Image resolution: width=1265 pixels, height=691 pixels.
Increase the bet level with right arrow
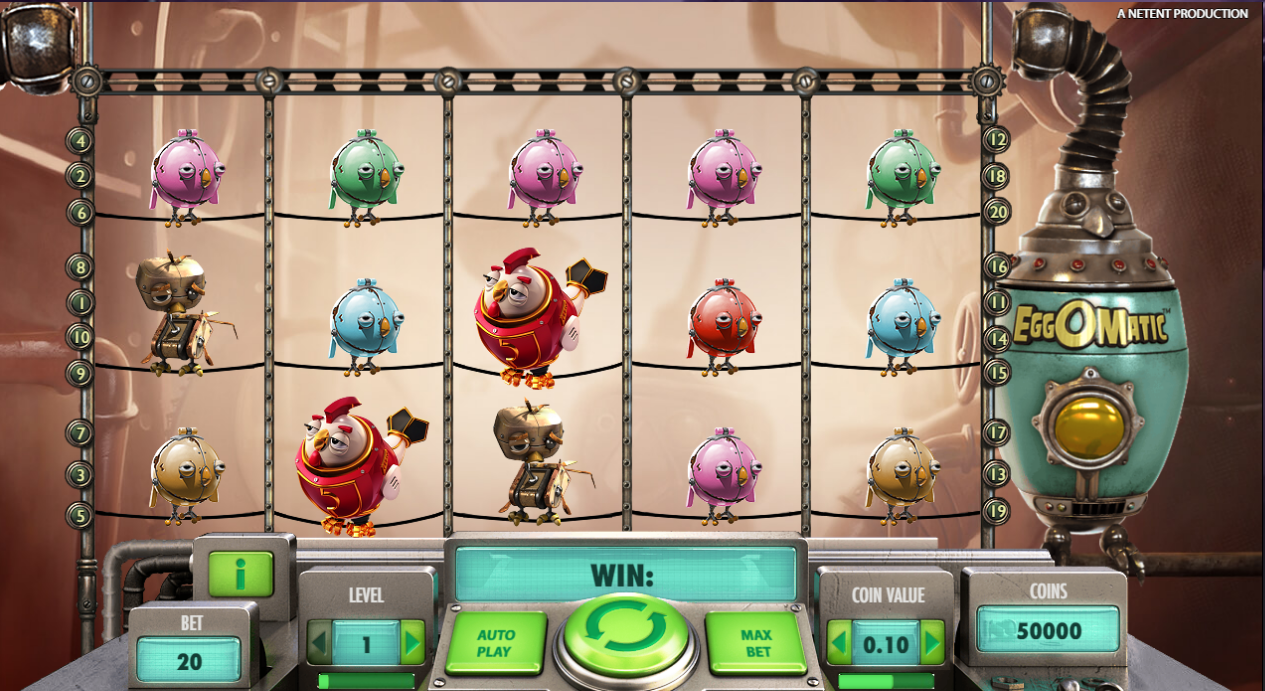[x=412, y=643]
